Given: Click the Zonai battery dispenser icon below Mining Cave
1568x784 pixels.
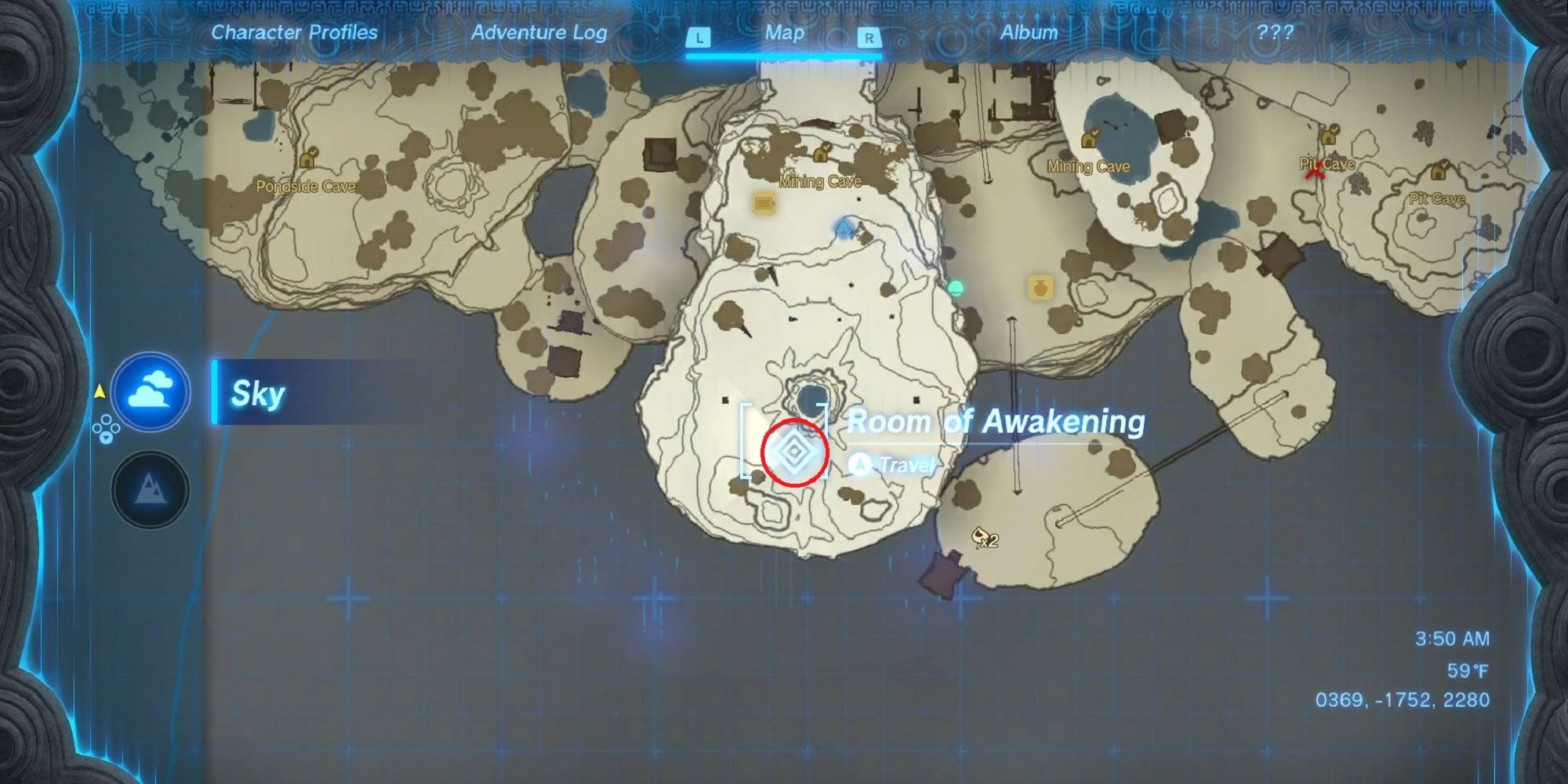Looking at the screenshot, I should coord(763,205).
